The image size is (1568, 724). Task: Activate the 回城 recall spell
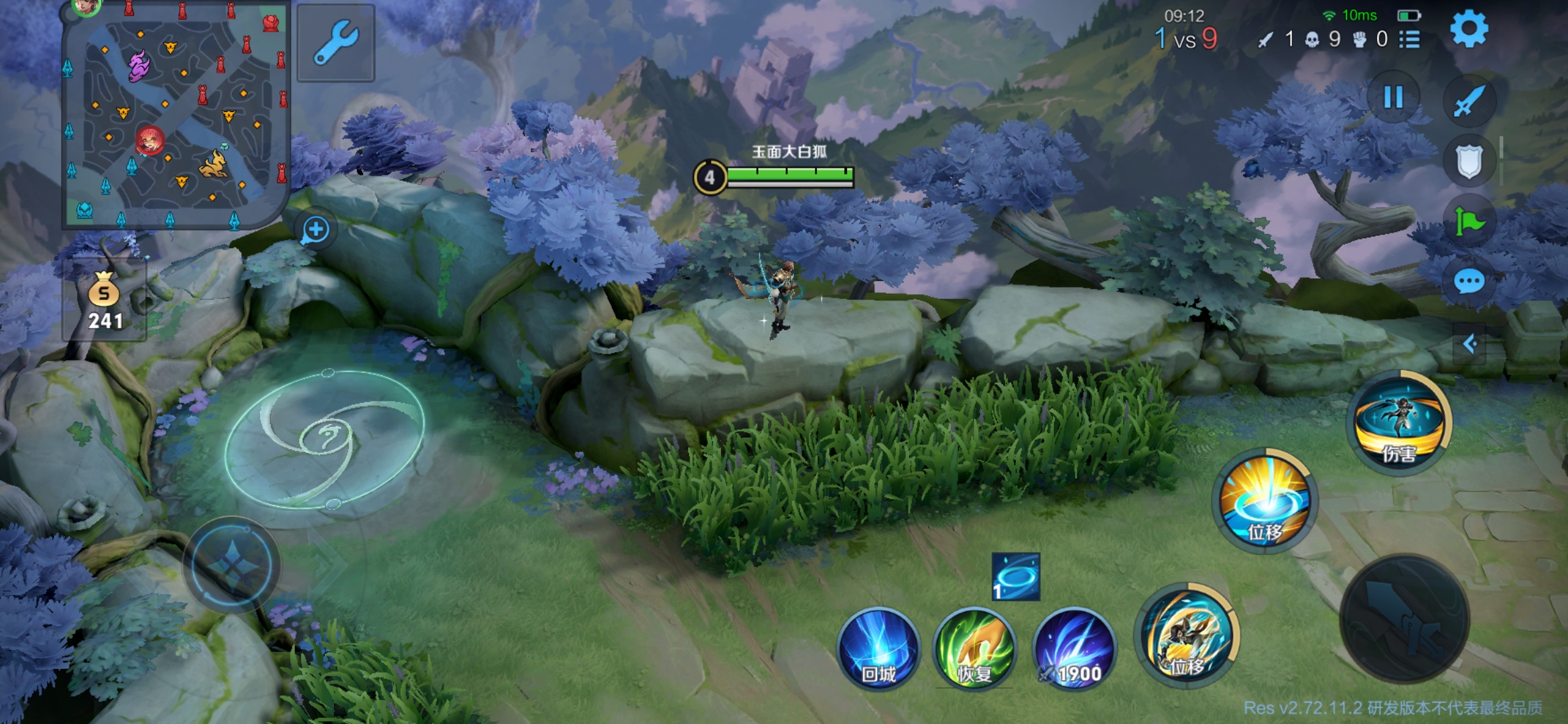pyautogui.click(x=878, y=648)
